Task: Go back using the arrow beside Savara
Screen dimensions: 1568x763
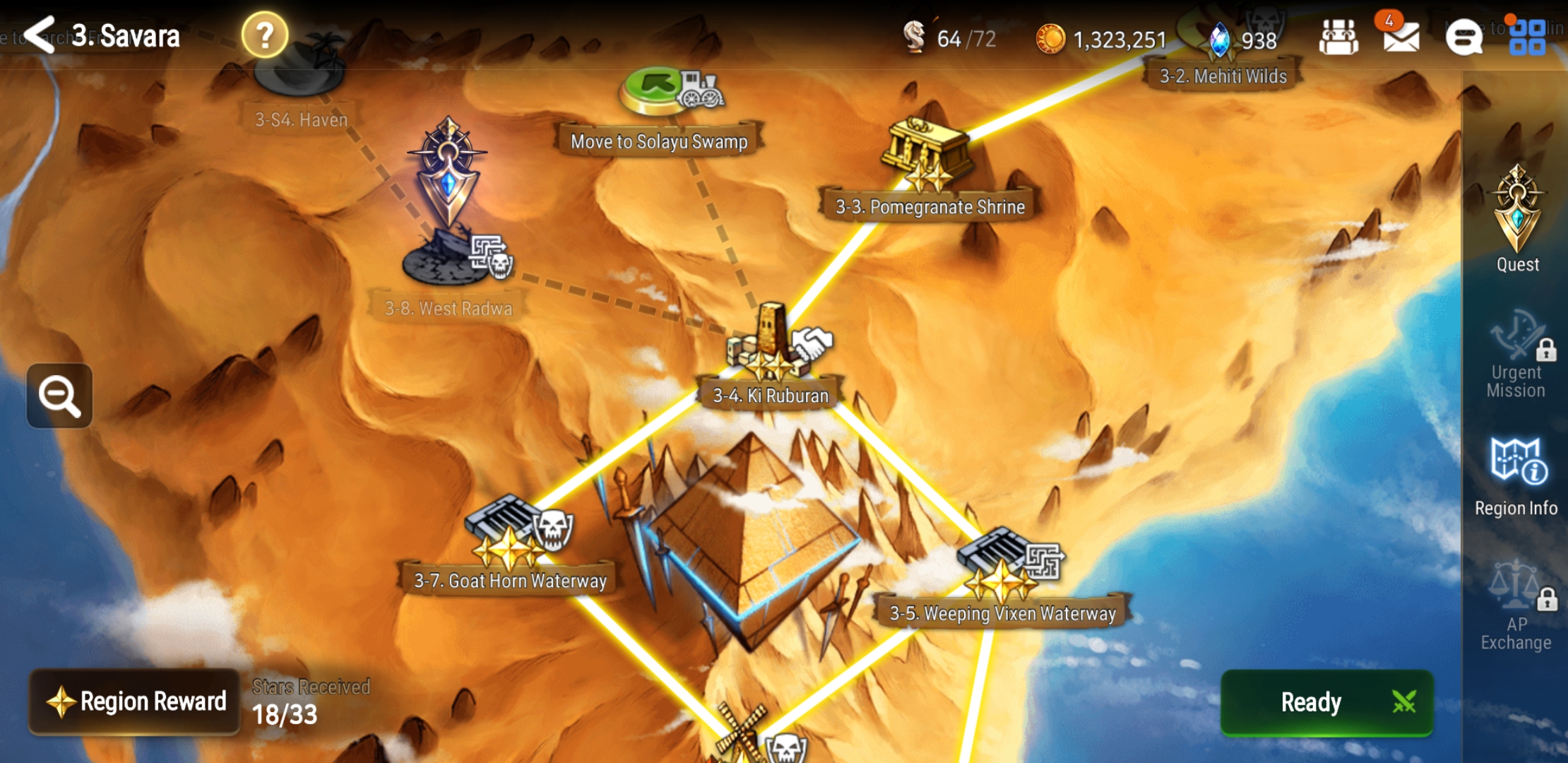Action: (x=40, y=35)
